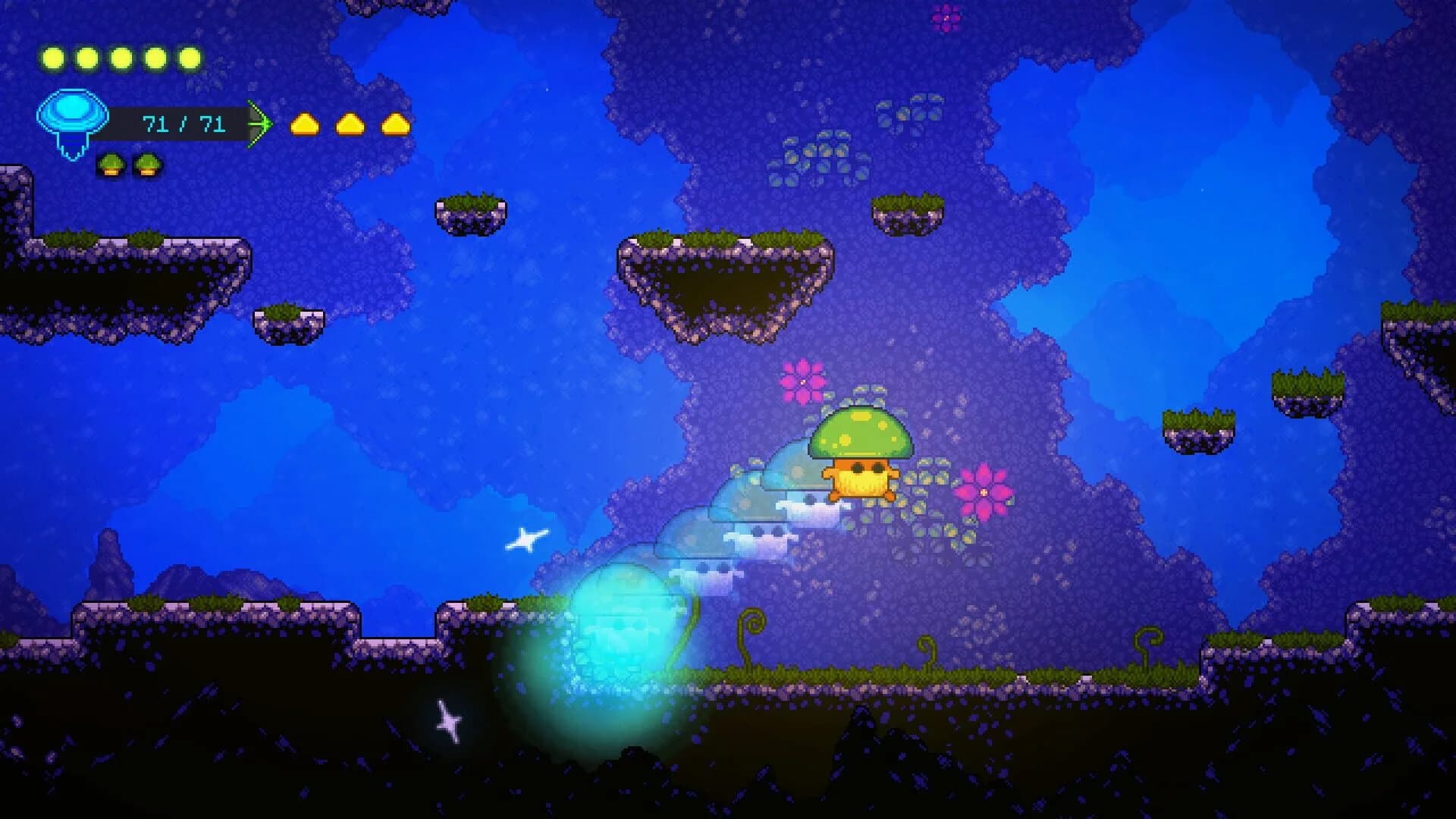Image resolution: width=1456 pixels, height=819 pixels.
Task: Click the middle gold triangle collectible icon
Action: click(350, 124)
